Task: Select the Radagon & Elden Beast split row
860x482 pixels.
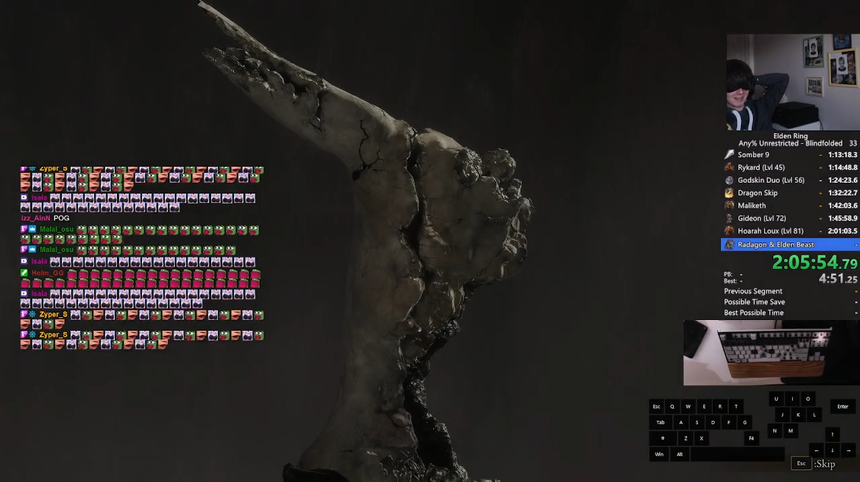Action: pos(790,244)
